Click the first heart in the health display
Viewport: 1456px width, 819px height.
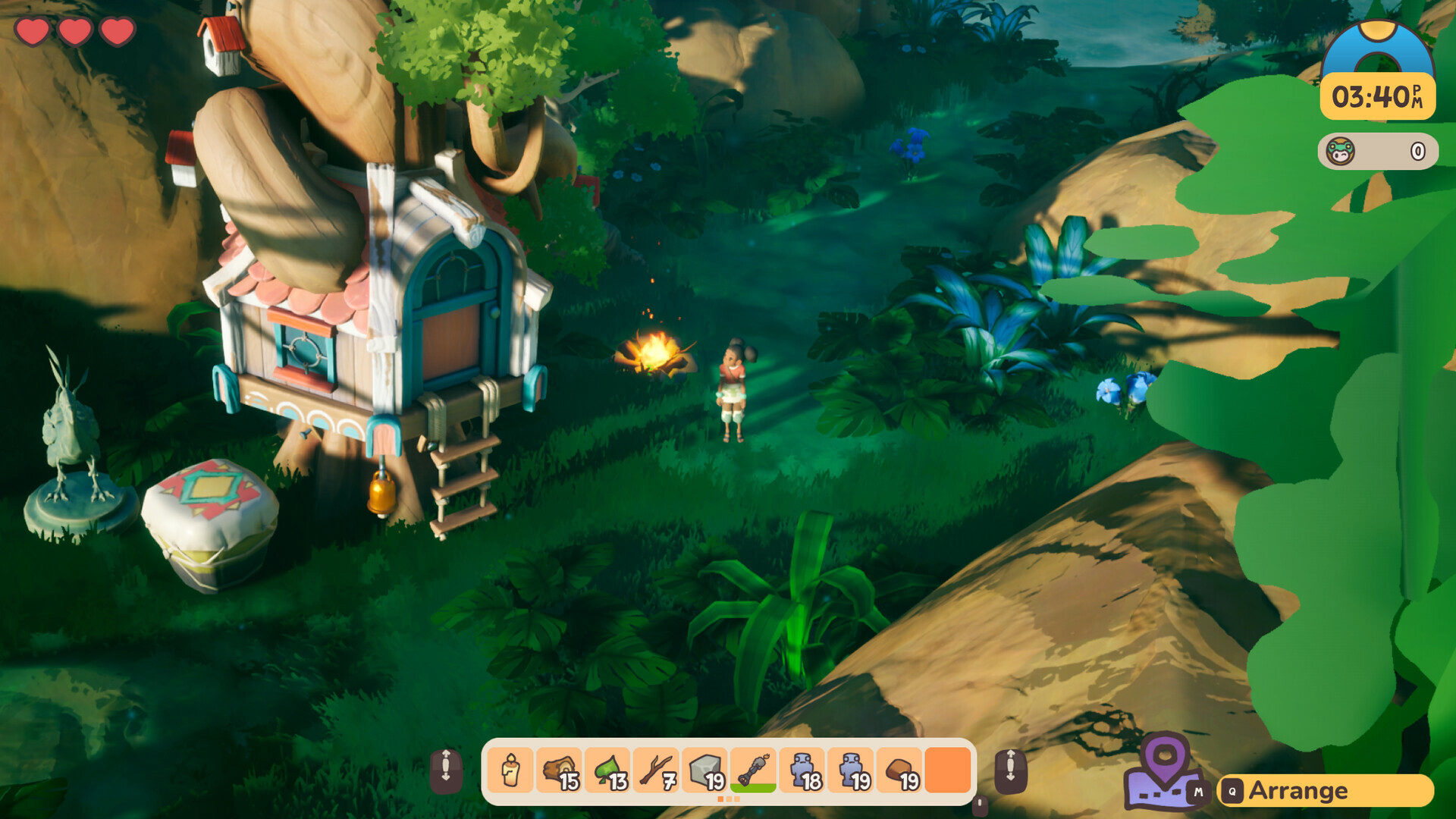point(32,32)
